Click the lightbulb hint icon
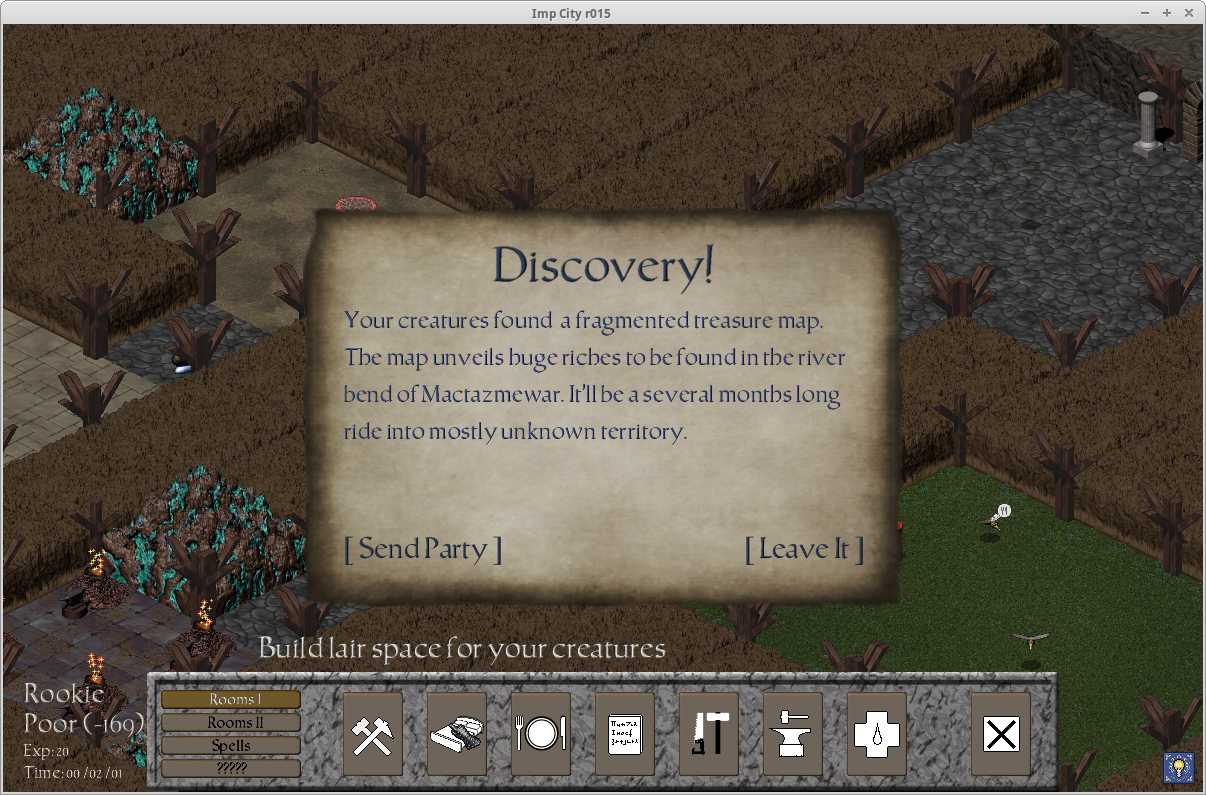 click(x=1178, y=768)
